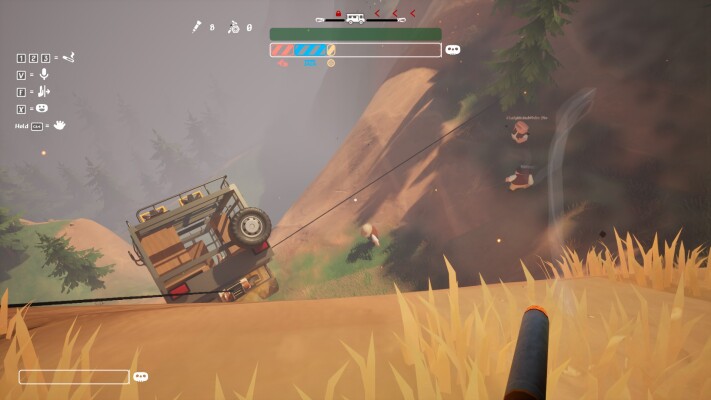The width and height of the screenshot is (711, 400).
Task: Click the red padlock icon on the route tracker
Action: coord(340,13)
